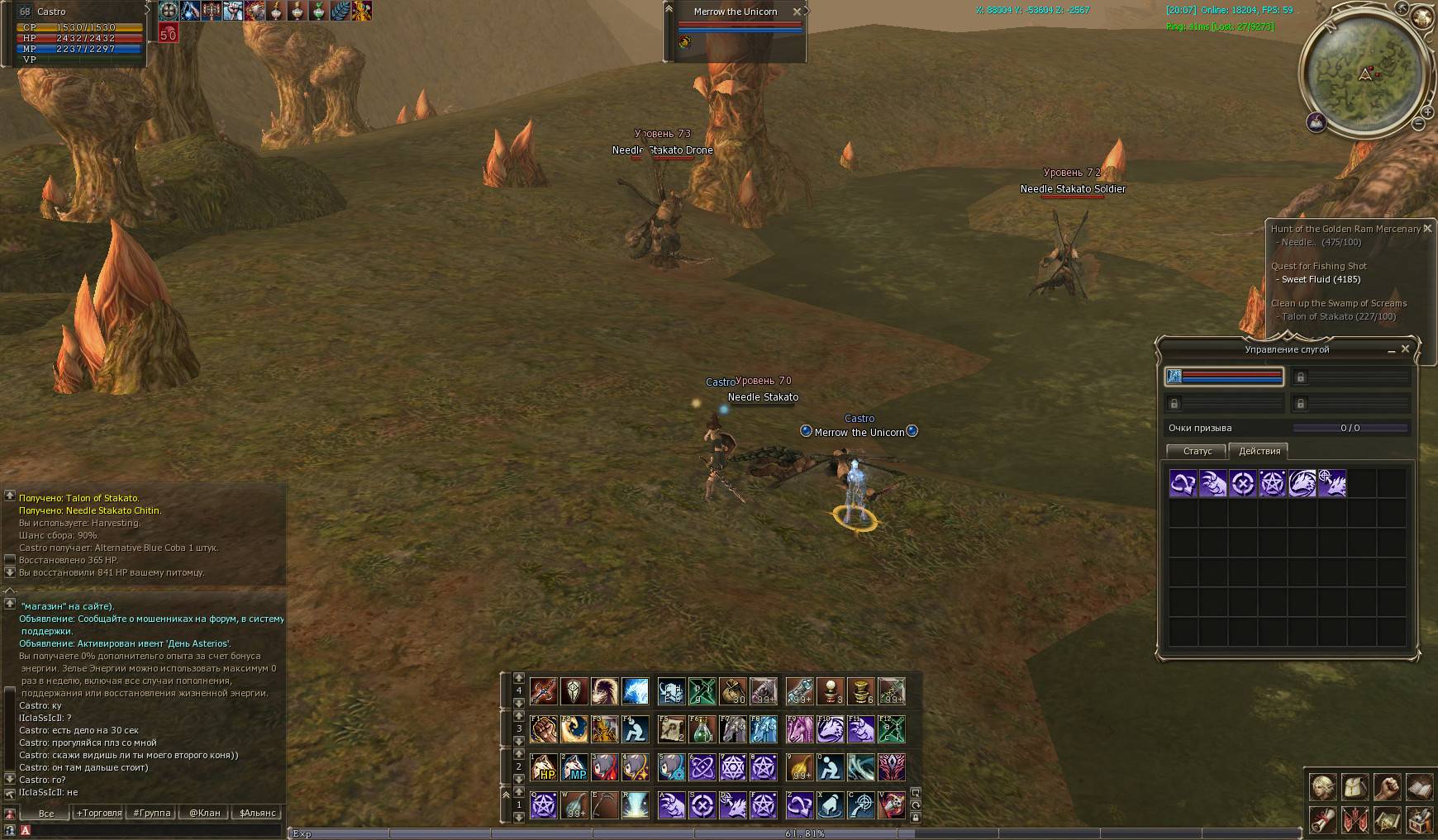The image size is (1438, 840).
Task: Select the #Группа chat tab
Action: (152, 813)
